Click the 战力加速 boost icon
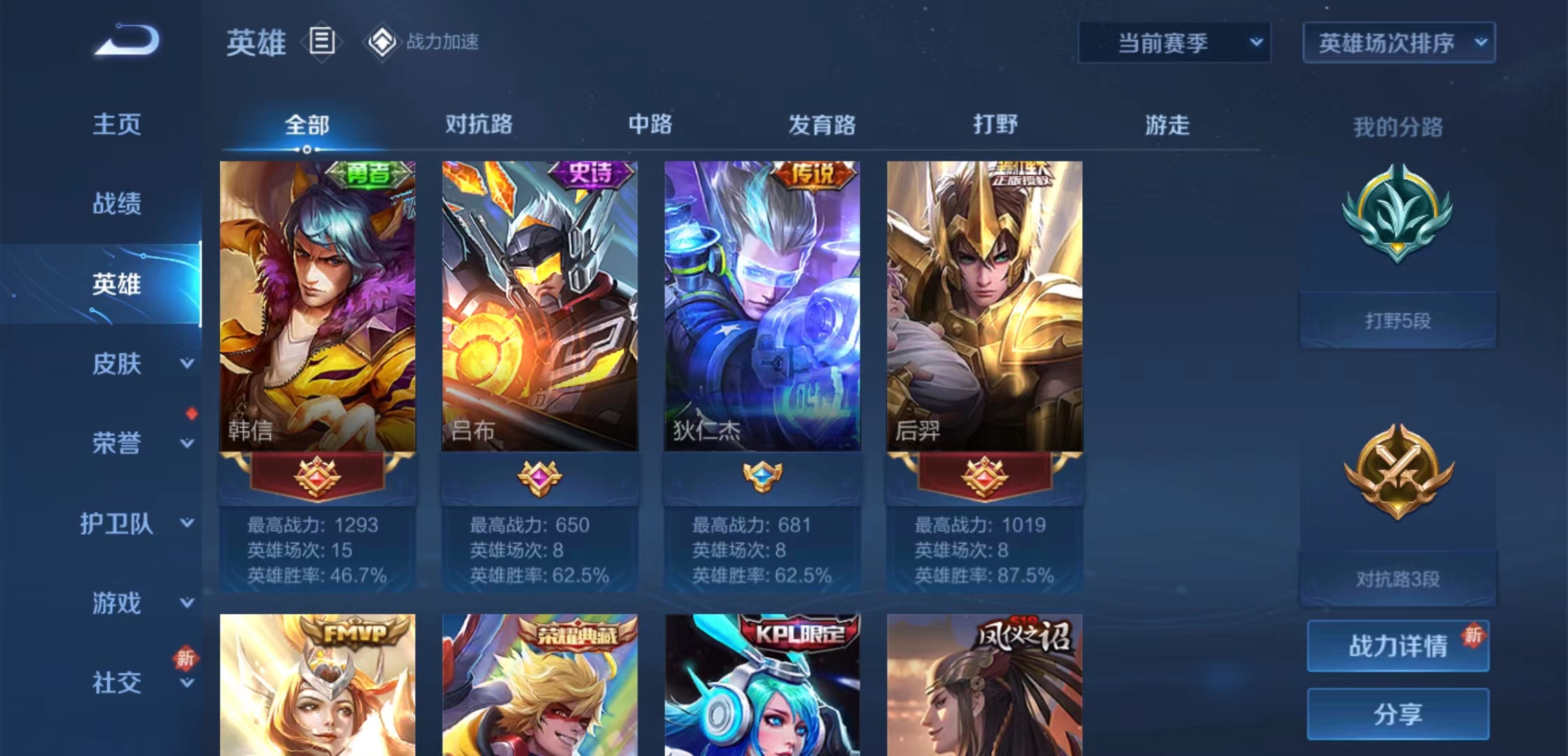Viewport: 1568px width, 756px height. [382, 42]
